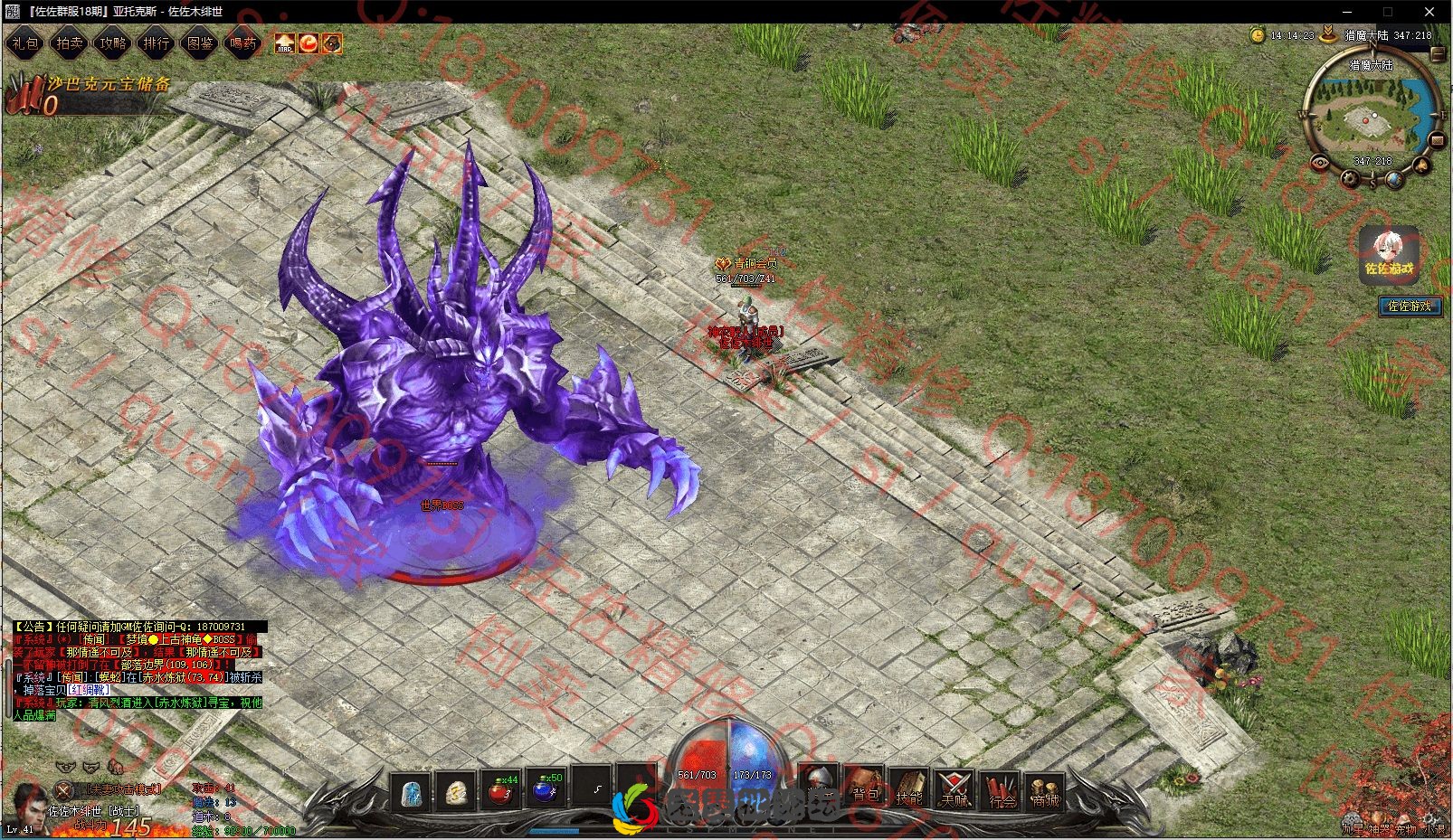This screenshot has height=840, width=1453.
Task: Open the 天赋 talents panel
Action: tap(954, 791)
